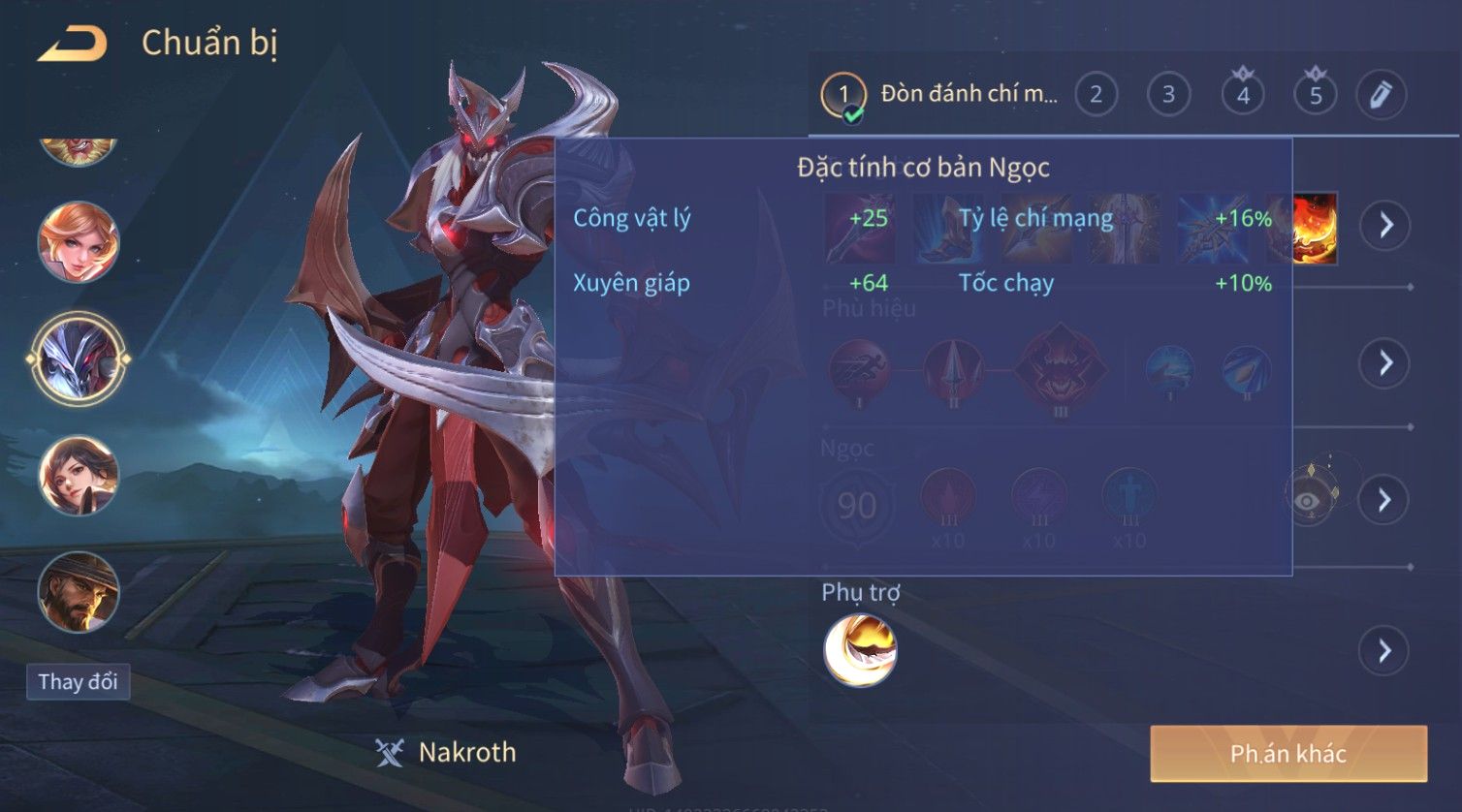Select preset 1 Đòn đánh chí mạng
This screenshot has height=812, width=1462.
[940, 95]
